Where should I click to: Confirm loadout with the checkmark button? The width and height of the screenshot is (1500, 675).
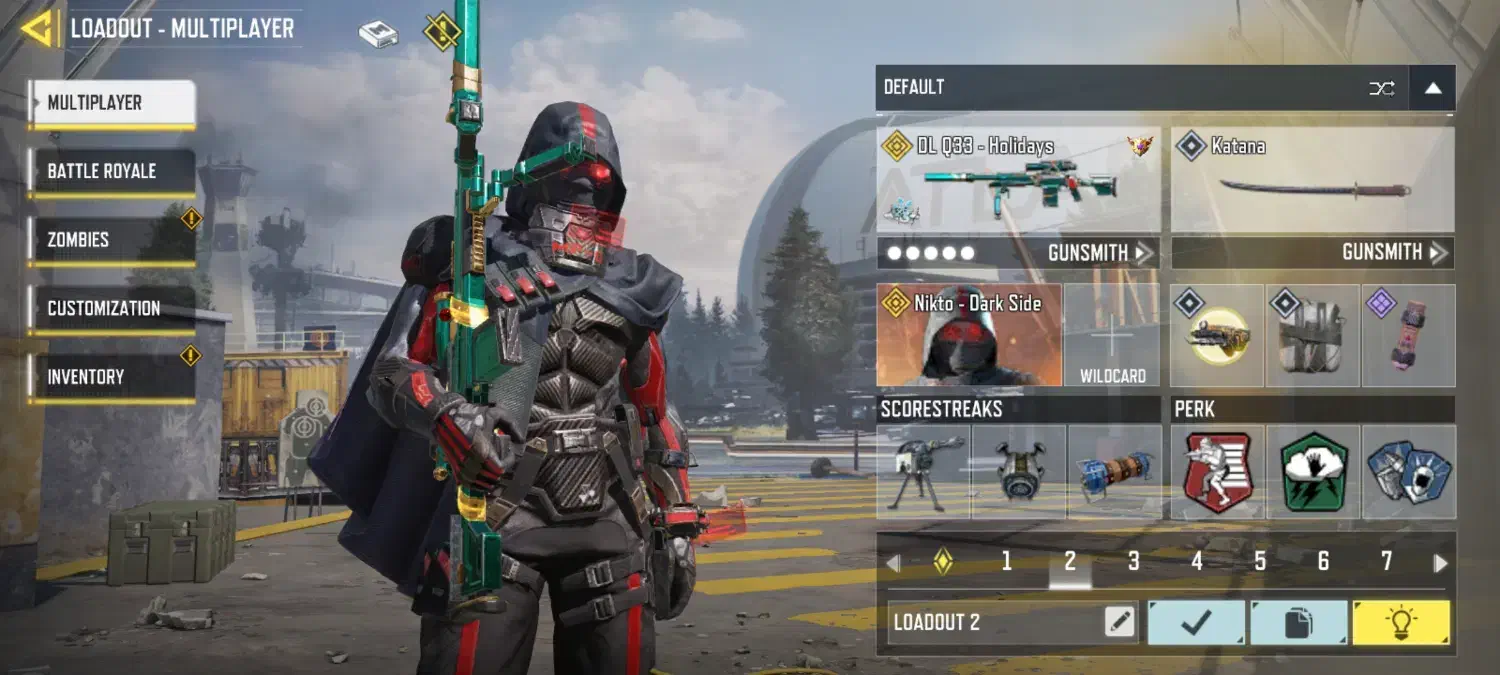[1196, 622]
